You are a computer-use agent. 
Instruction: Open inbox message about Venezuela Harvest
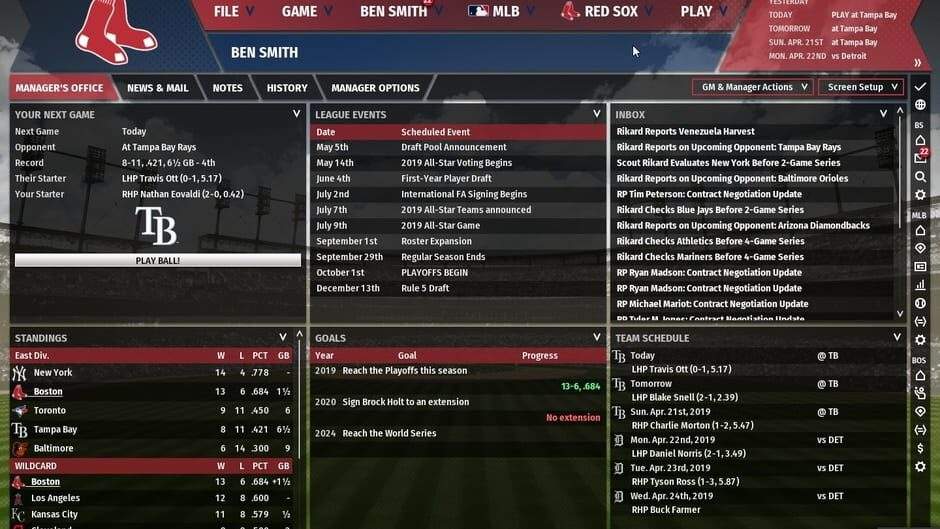pyautogui.click(x=685, y=132)
